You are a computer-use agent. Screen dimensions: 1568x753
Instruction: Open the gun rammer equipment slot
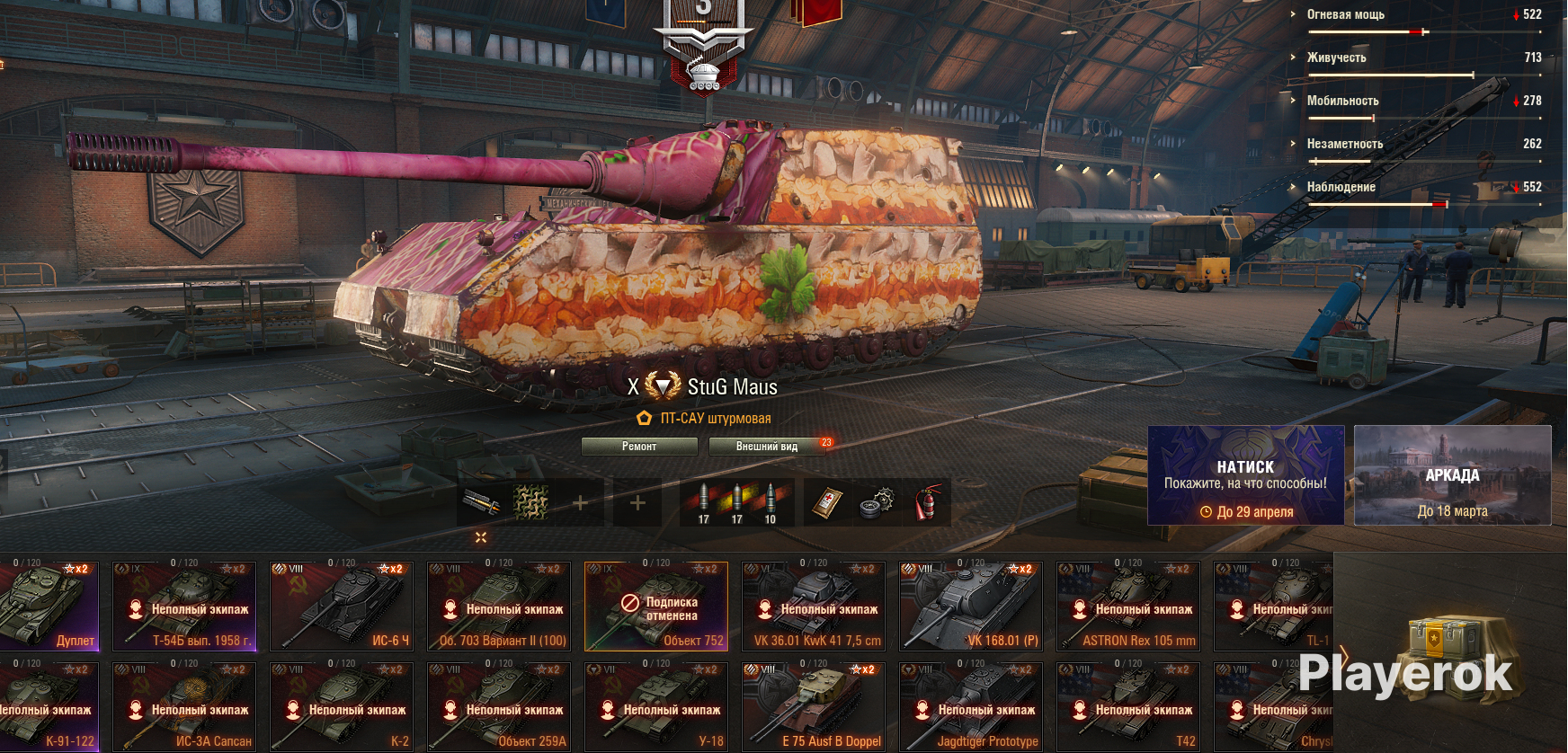pyautogui.click(x=481, y=502)
